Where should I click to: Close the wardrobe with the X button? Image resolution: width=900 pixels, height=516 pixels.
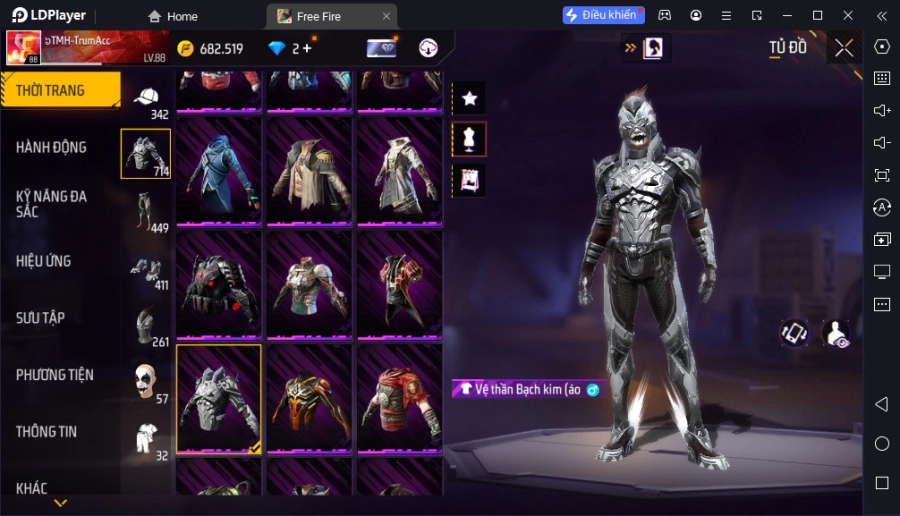[x=844, y=48]
